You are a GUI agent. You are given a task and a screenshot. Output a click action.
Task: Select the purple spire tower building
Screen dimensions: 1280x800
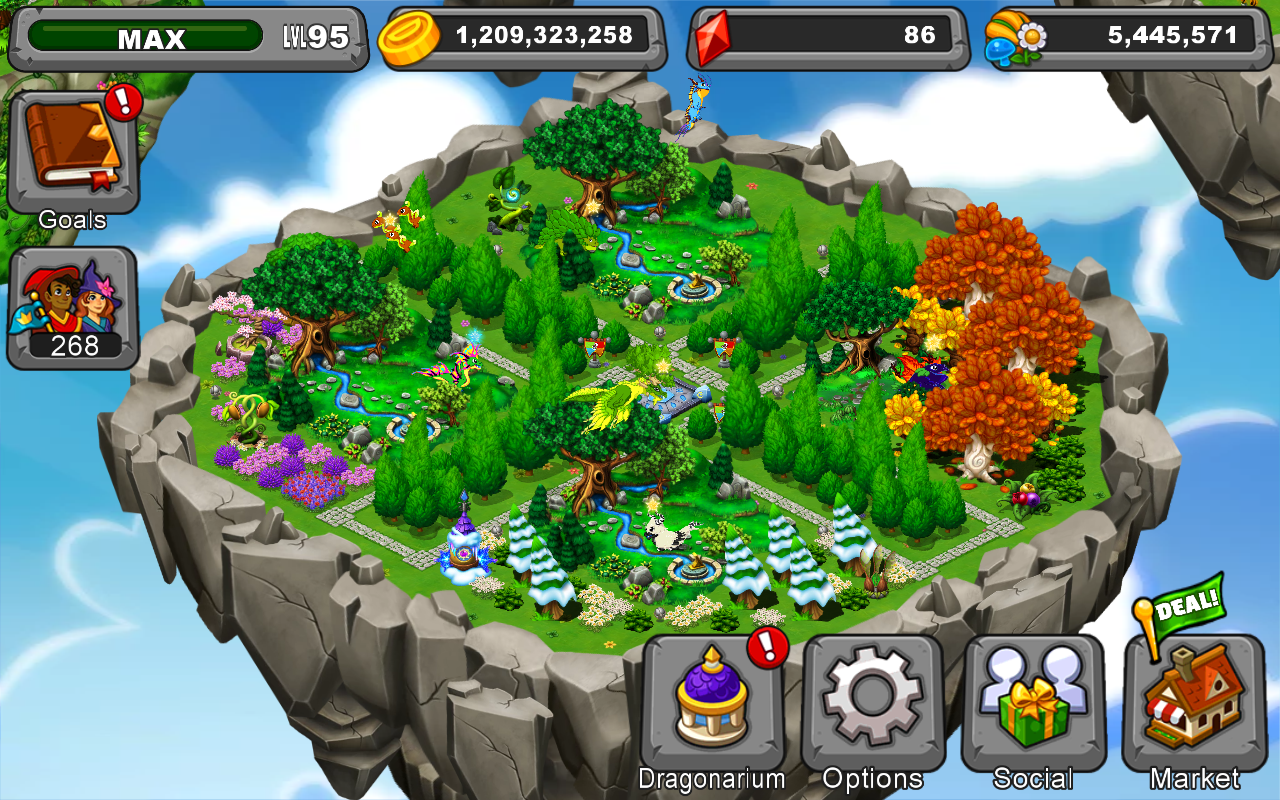pos(463,545)
